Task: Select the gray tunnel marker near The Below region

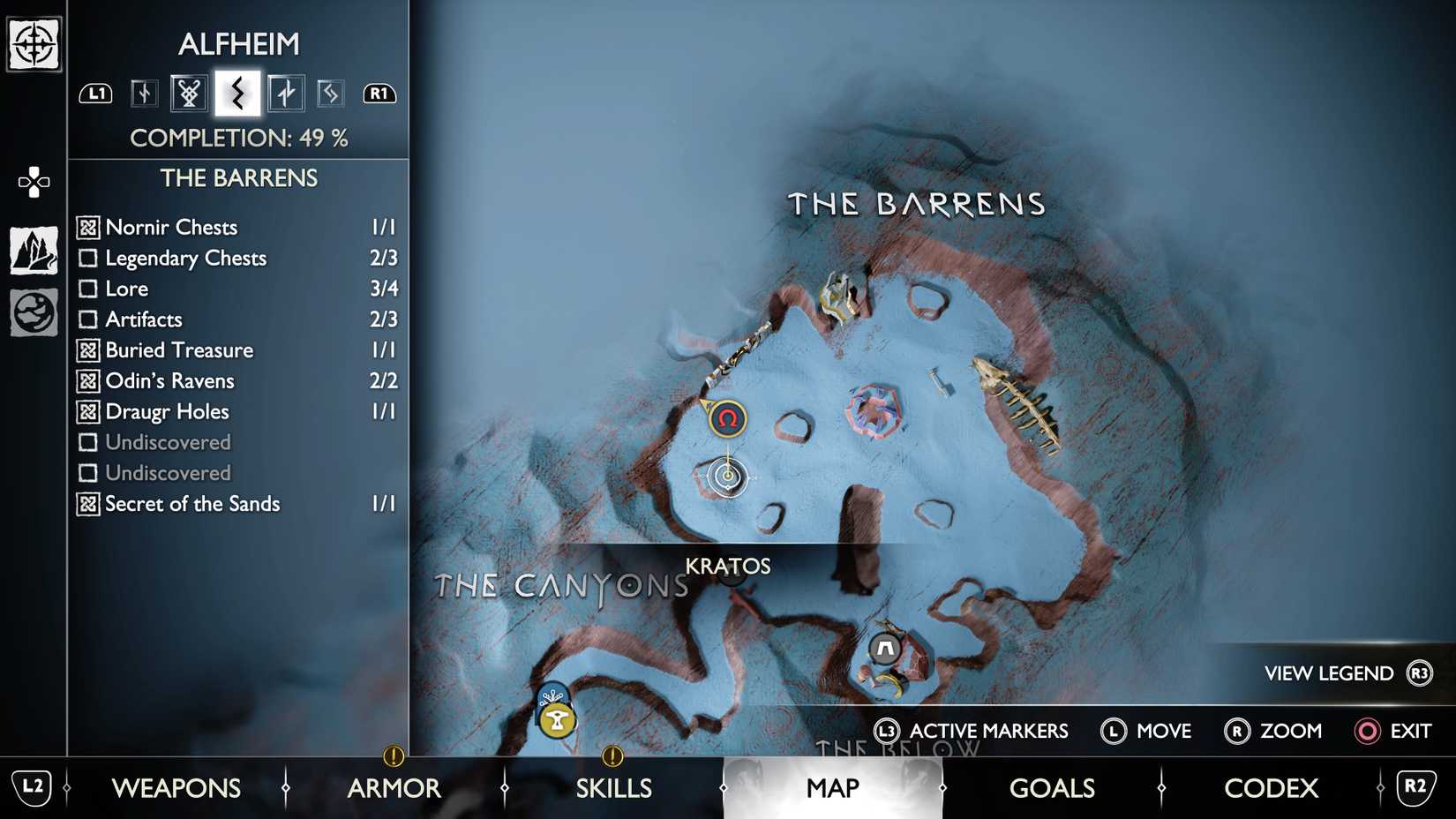Action: 884,649
